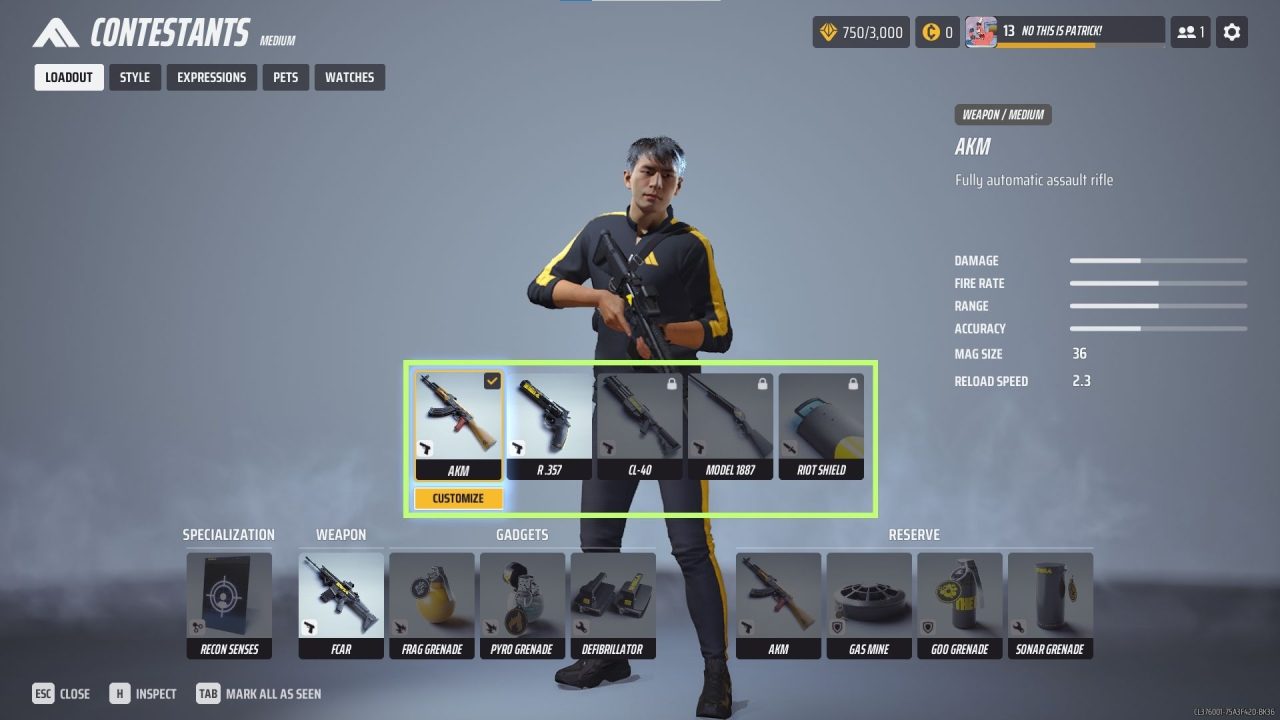Open the friends panel

[x=1189, y=31]
